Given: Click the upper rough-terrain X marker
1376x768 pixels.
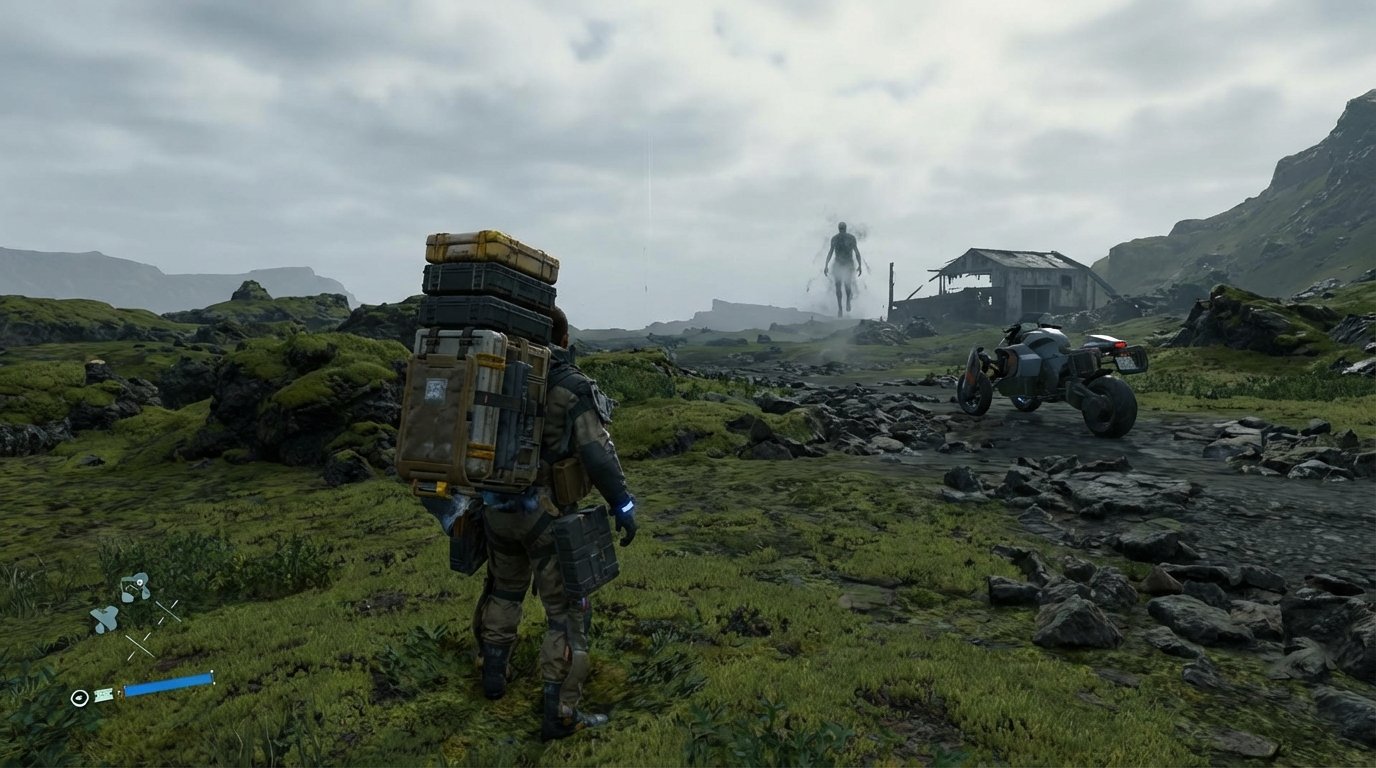Looking at the screenshot, I should pos(167,611).
